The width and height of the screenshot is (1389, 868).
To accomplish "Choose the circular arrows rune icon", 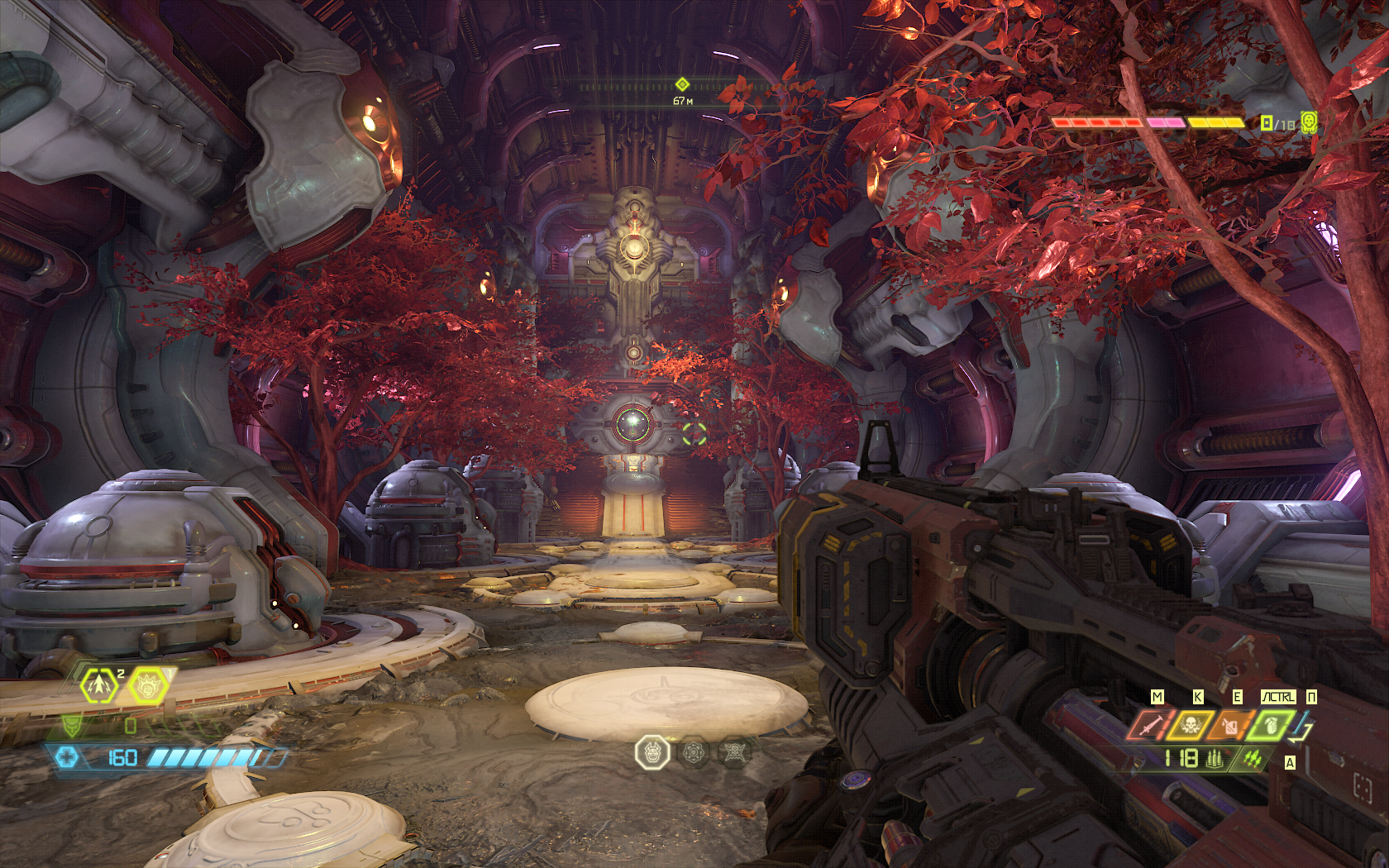I will [694, 753].
